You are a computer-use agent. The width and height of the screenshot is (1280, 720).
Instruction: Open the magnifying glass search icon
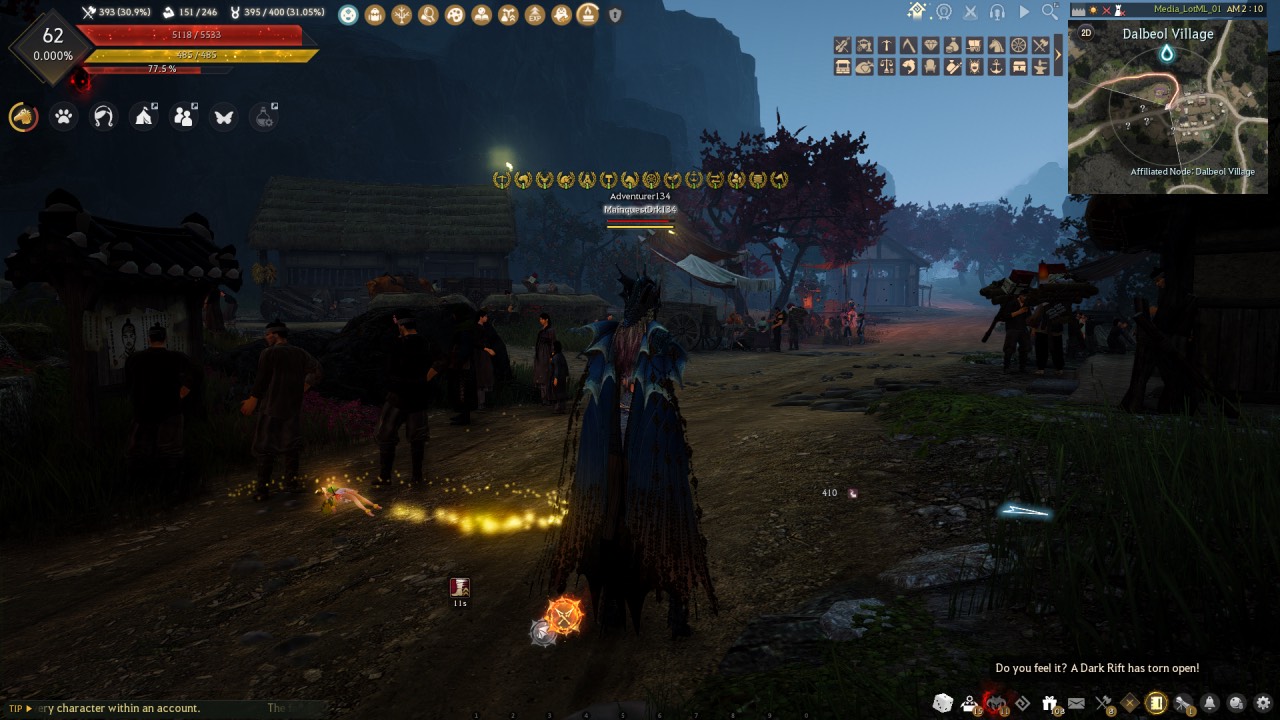(x=1049, y=12)
